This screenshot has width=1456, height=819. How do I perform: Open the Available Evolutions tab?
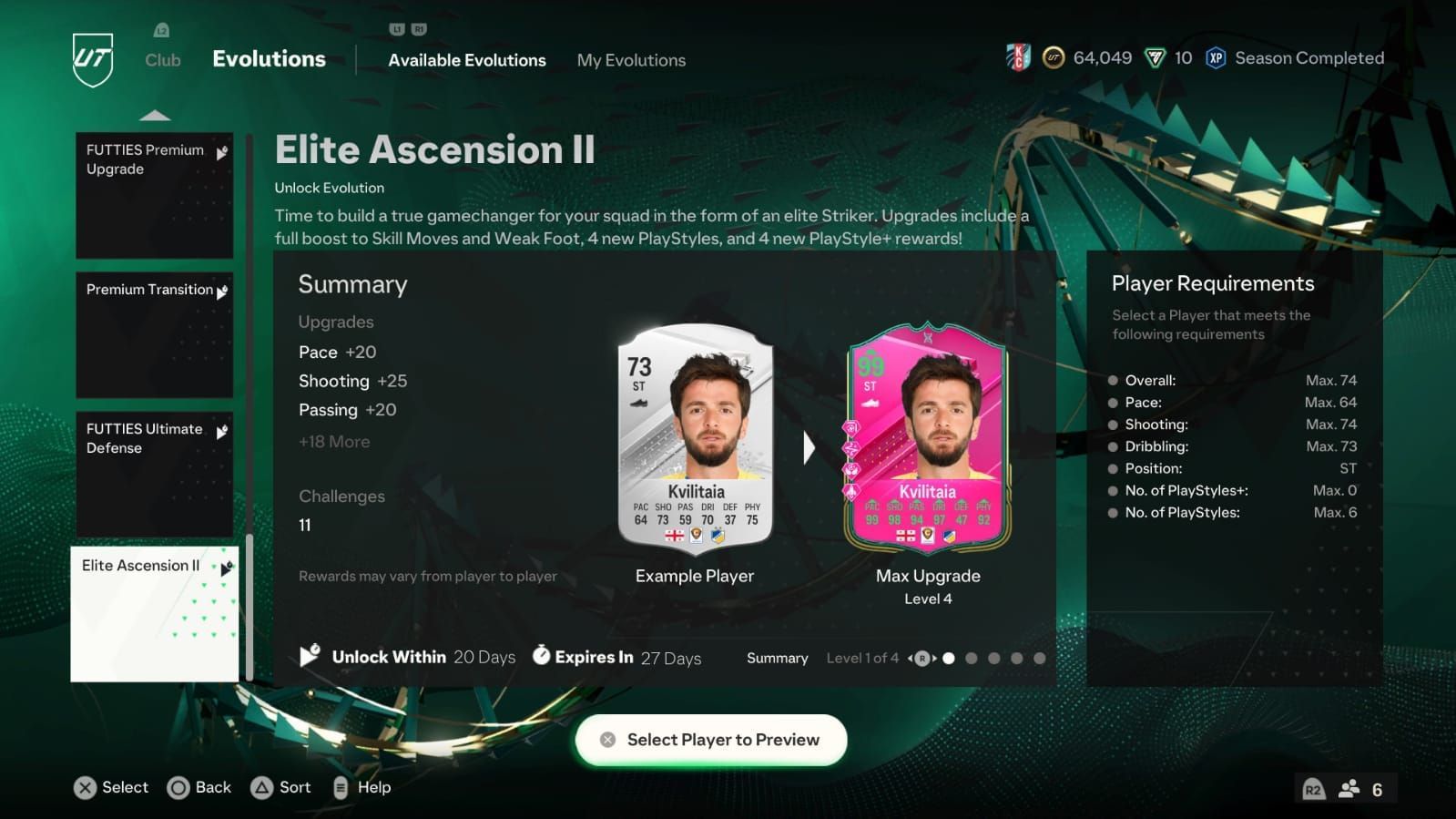[466, 60]
